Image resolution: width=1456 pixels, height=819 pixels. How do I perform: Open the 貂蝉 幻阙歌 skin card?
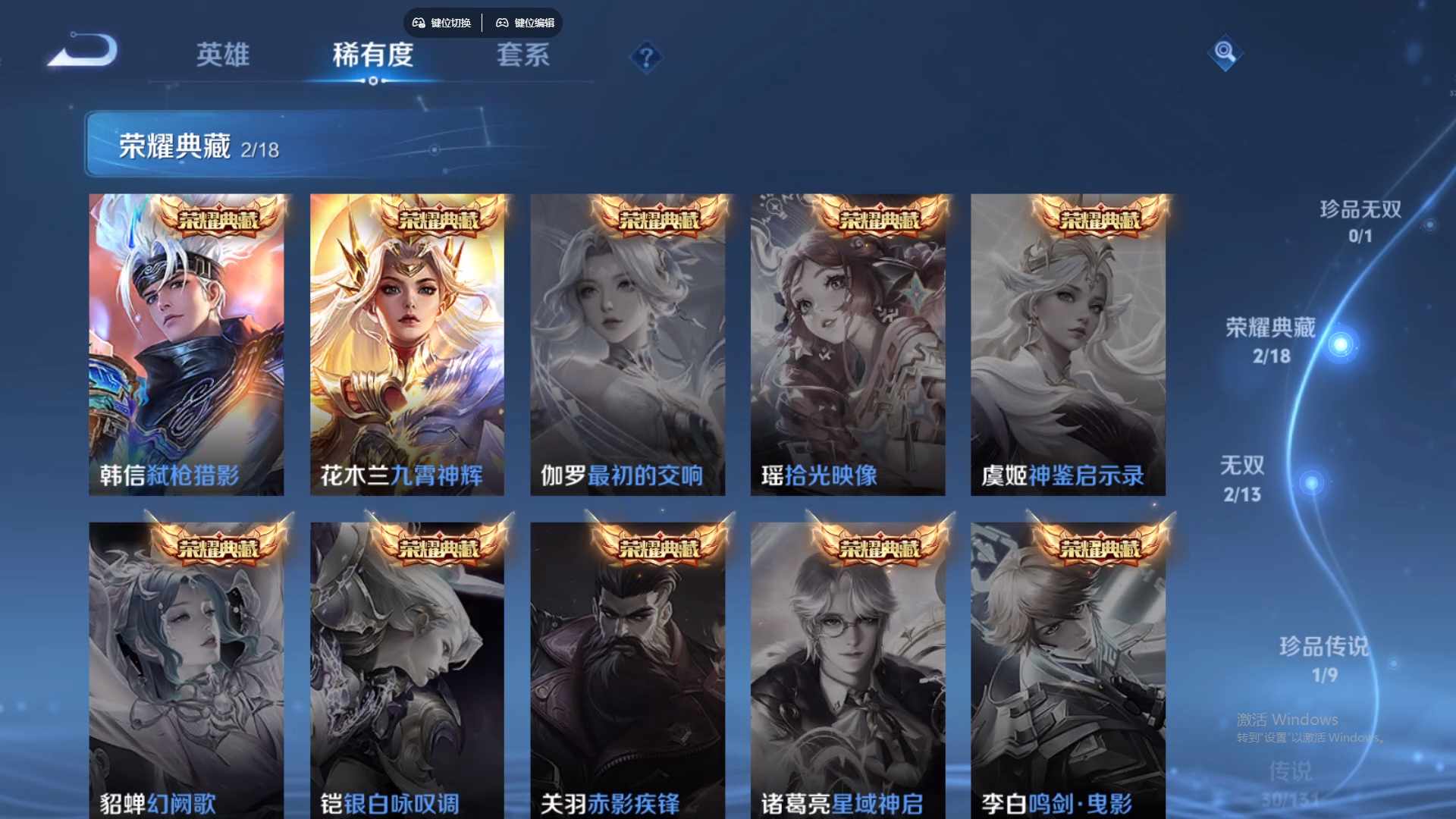pos(187,667)
